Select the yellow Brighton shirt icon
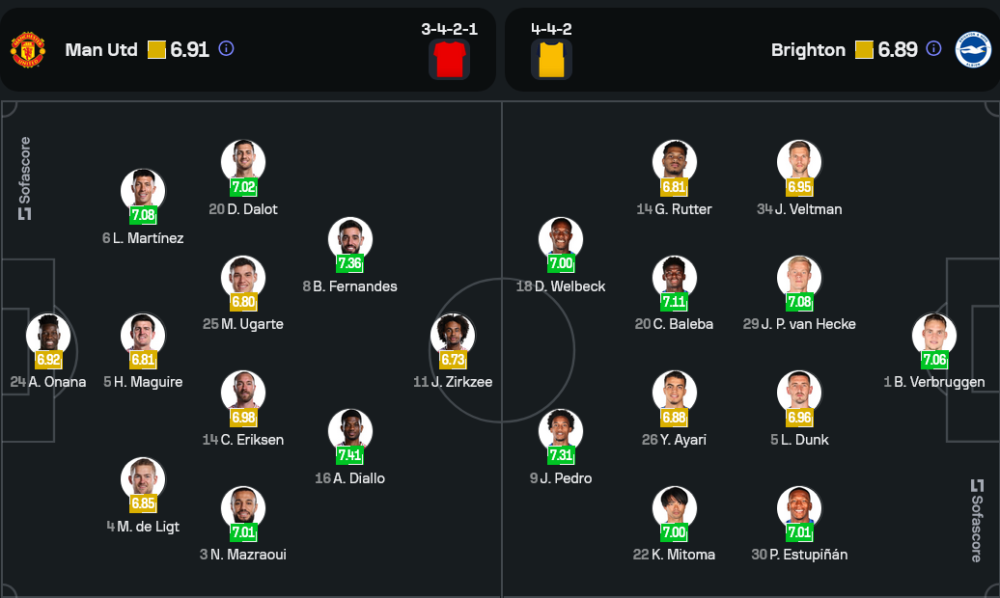1000x598 pixels. pos(551,59)
